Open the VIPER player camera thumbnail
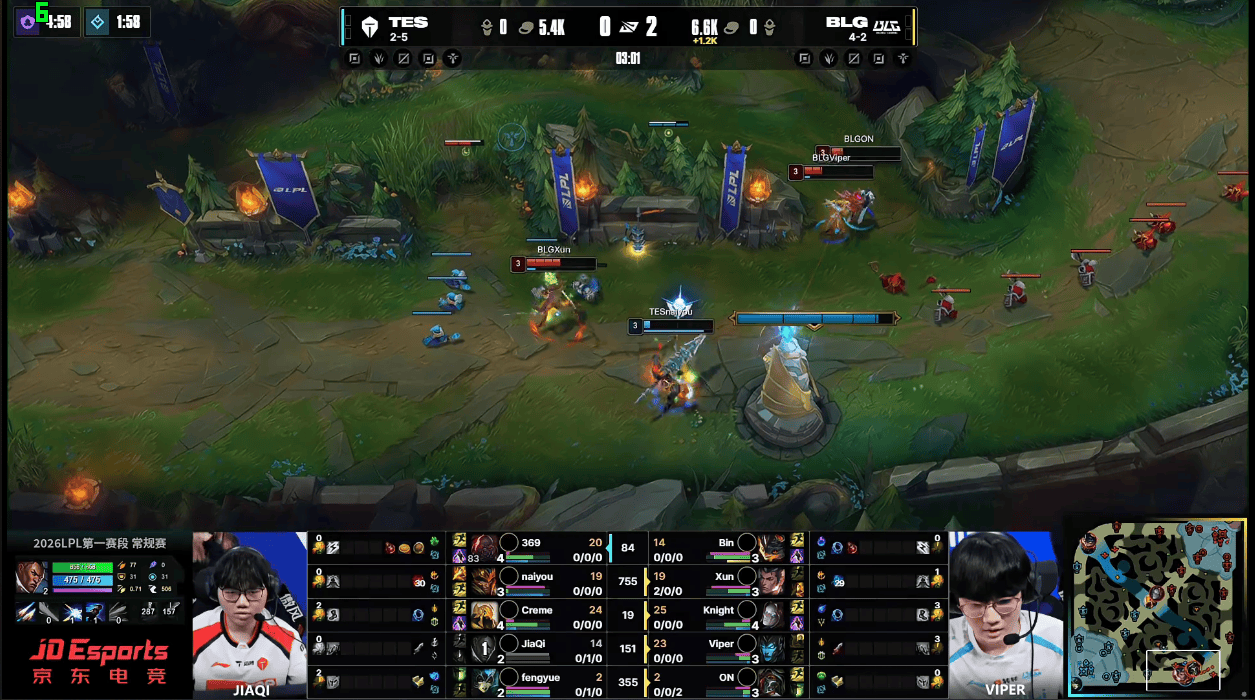 (1005, 612)
